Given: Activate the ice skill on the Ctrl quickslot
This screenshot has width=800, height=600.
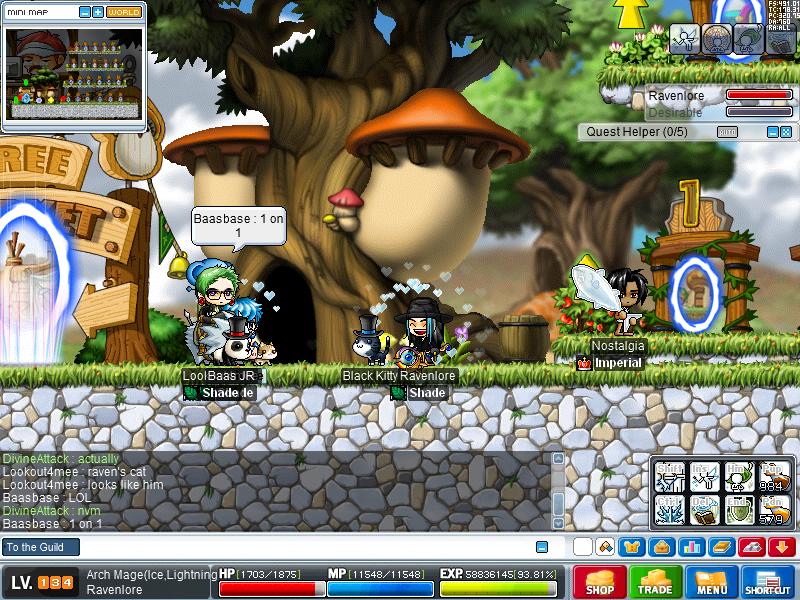Looking at the screenshot, I should coord(669,509).
